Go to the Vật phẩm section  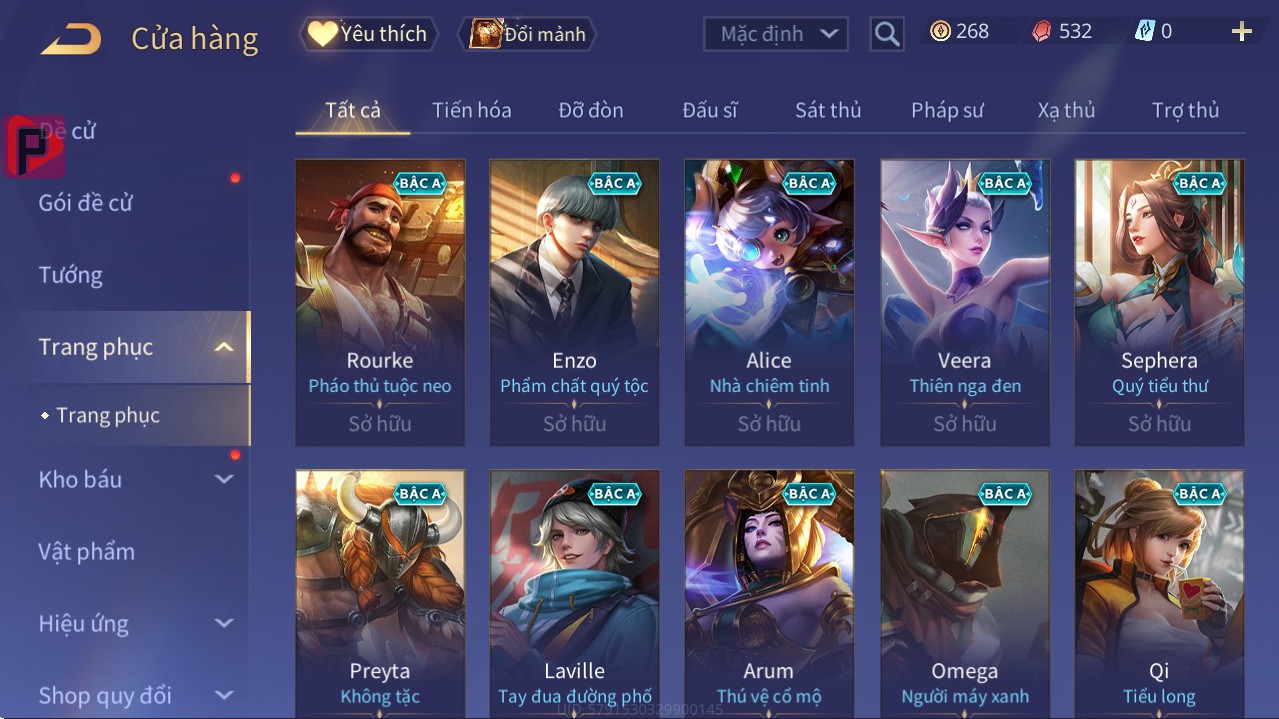87,551
